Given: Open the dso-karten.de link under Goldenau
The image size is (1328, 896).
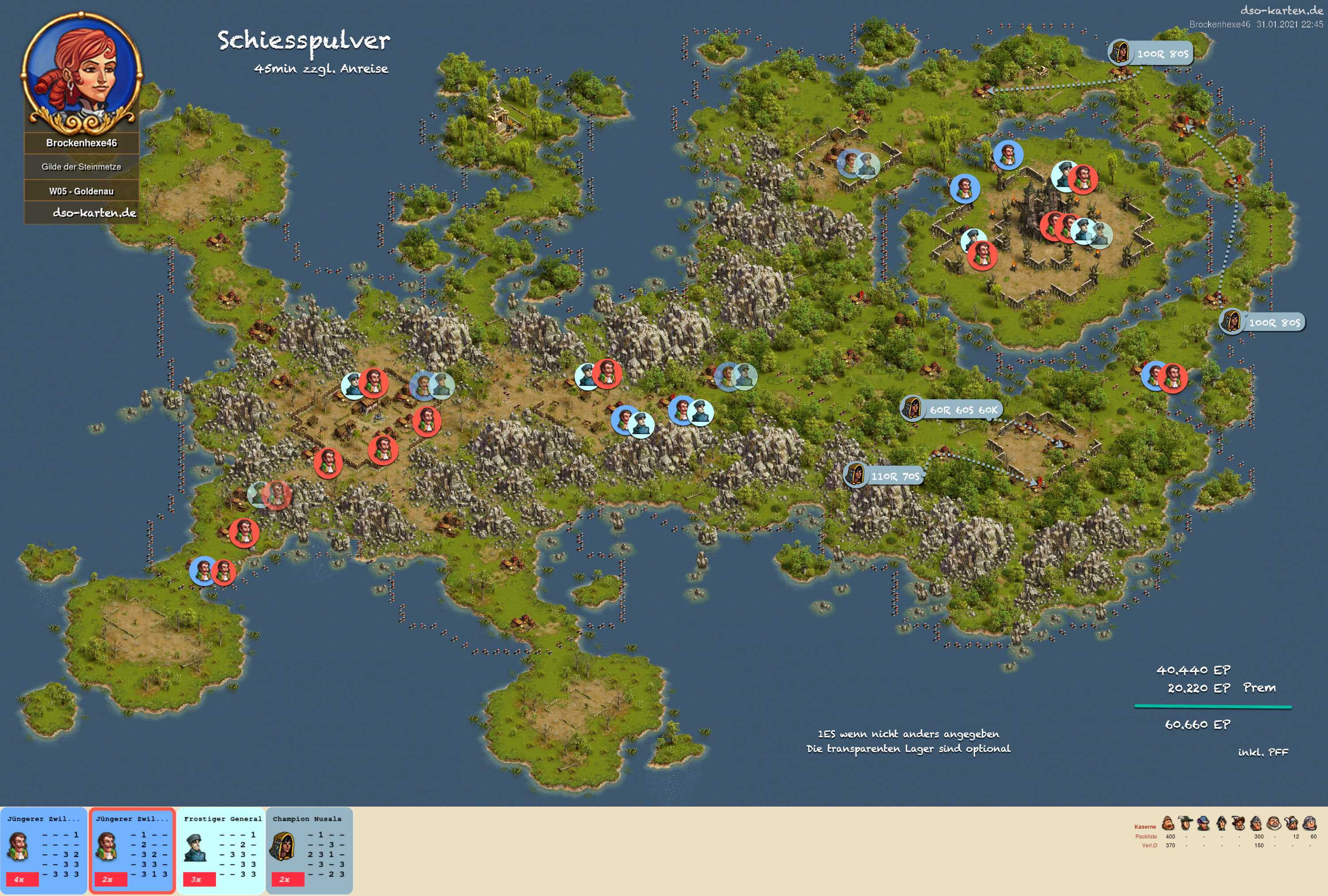Looking at the screenshot, I should pyautogui.click(x=94, y=212).
